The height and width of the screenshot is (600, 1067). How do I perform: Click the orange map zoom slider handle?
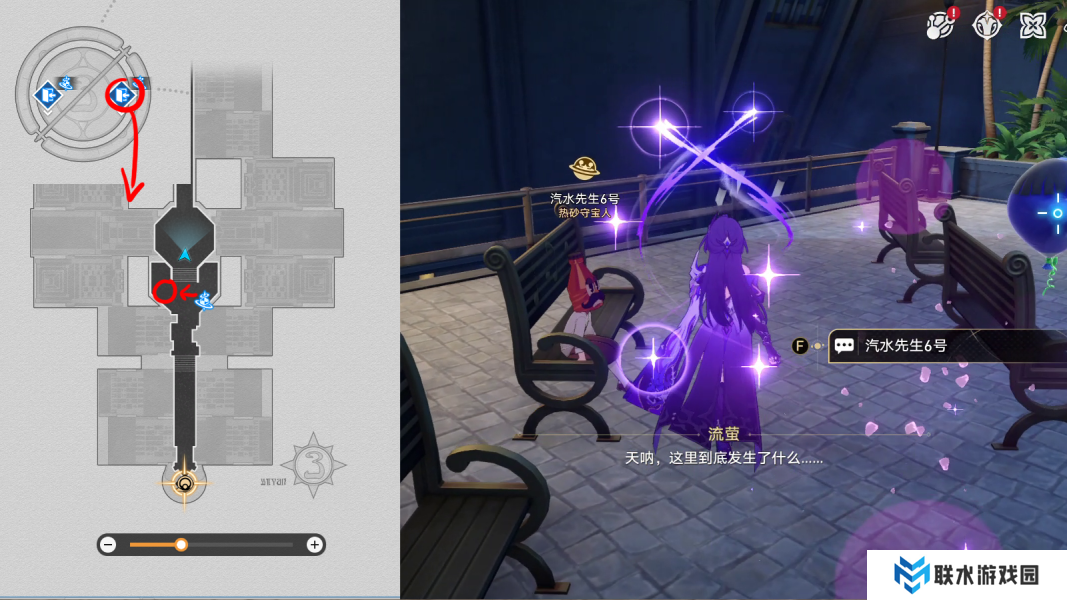coord(181,545)
